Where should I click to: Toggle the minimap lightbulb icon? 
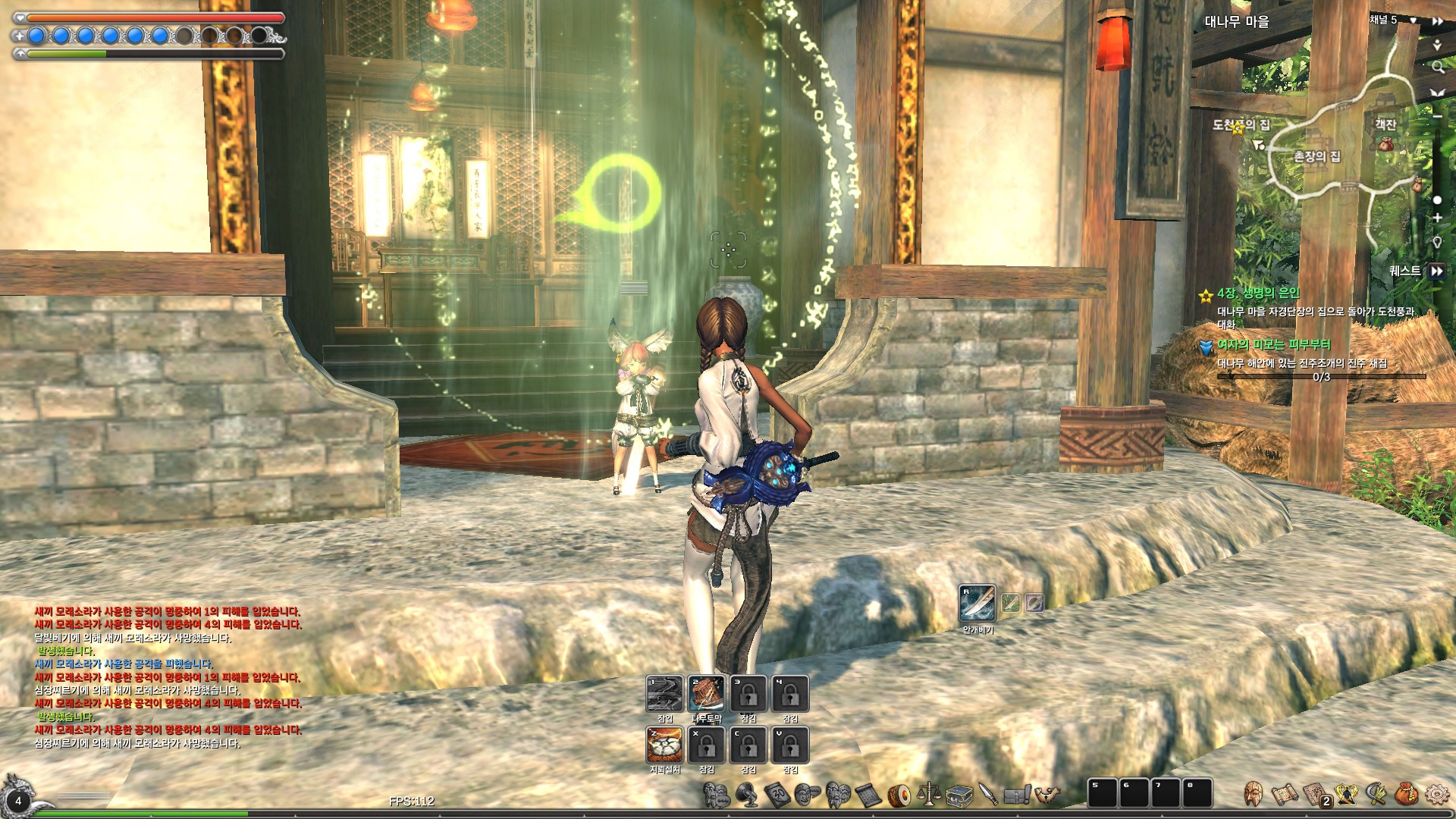1437,243
